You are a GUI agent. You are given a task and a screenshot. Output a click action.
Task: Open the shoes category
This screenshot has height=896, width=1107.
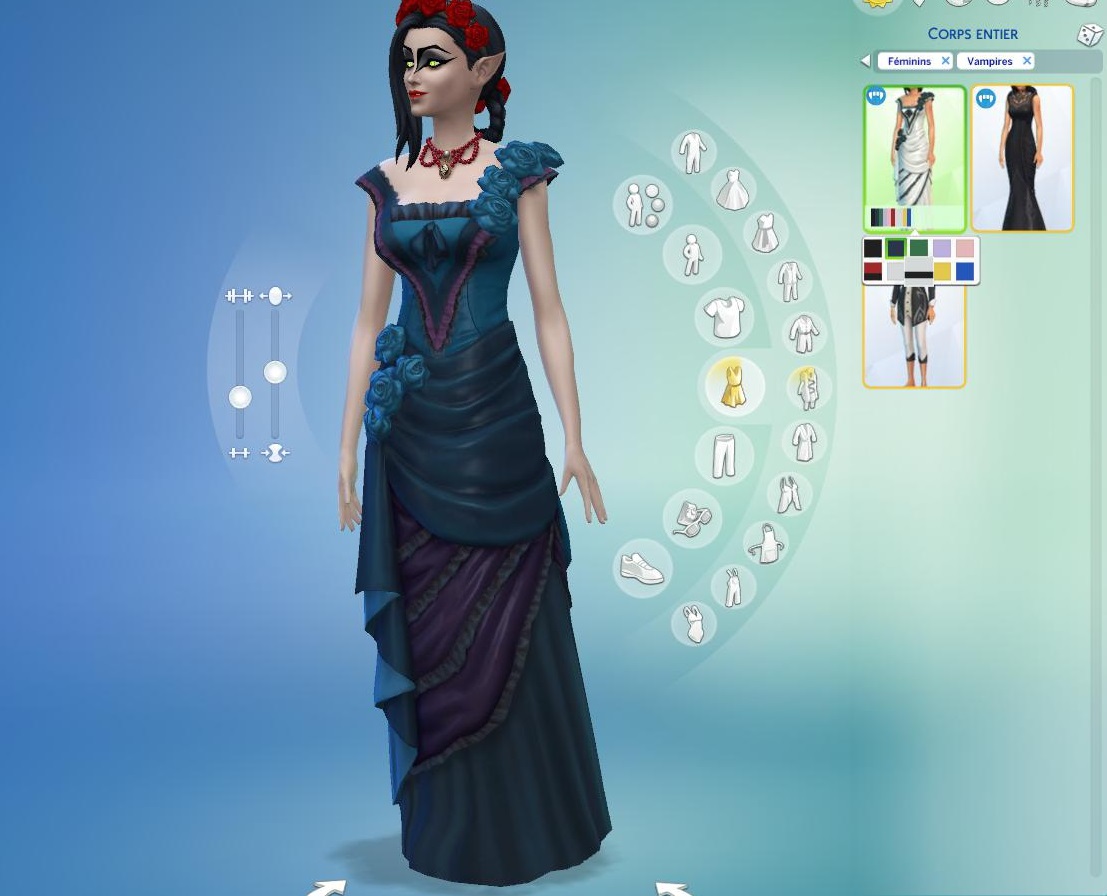(x=641, y=569)
